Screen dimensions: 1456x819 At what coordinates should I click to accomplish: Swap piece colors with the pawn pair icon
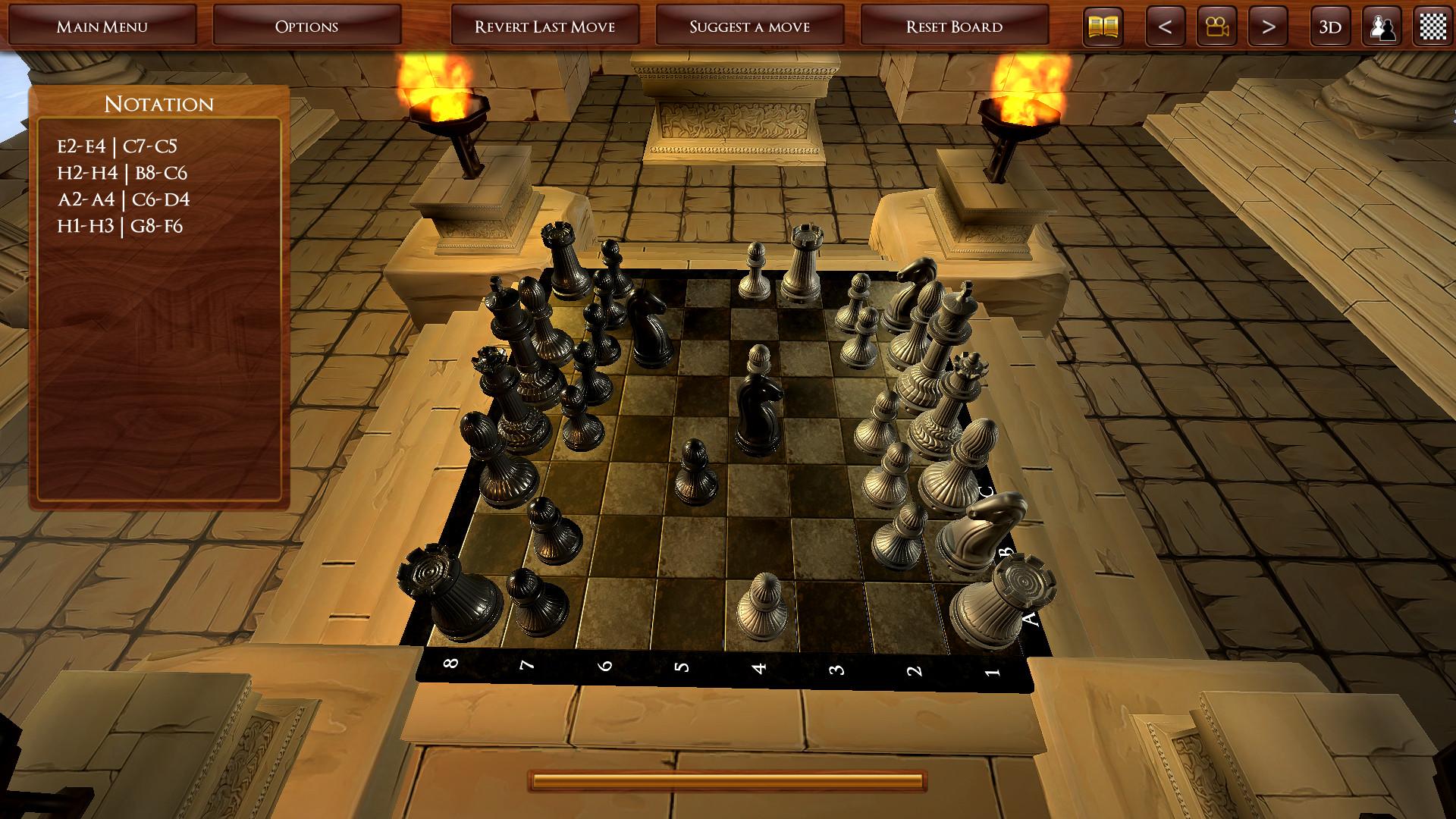tap(1382, 26)
